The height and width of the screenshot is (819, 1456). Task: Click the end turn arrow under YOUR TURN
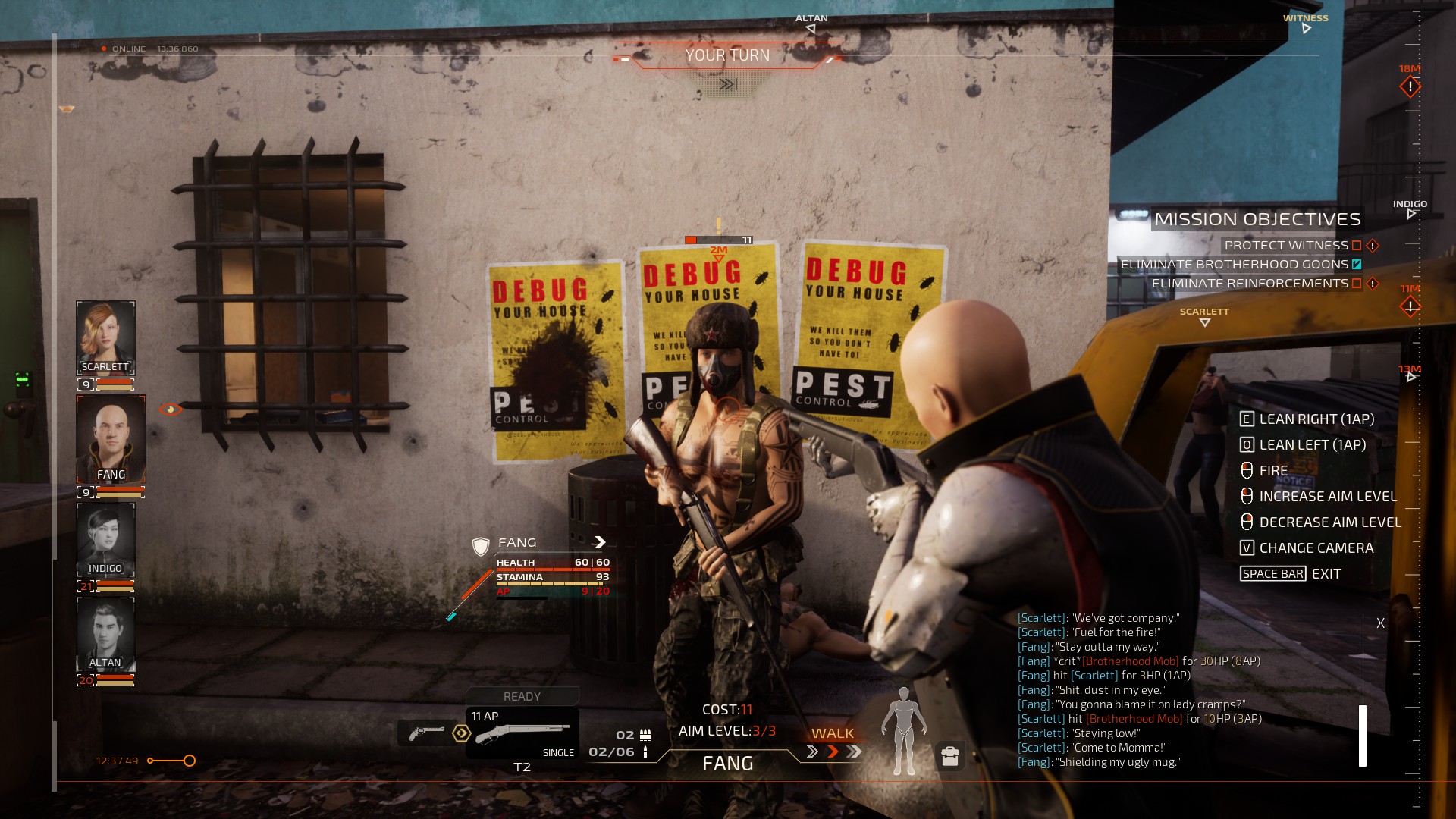(x=728, y=84)
